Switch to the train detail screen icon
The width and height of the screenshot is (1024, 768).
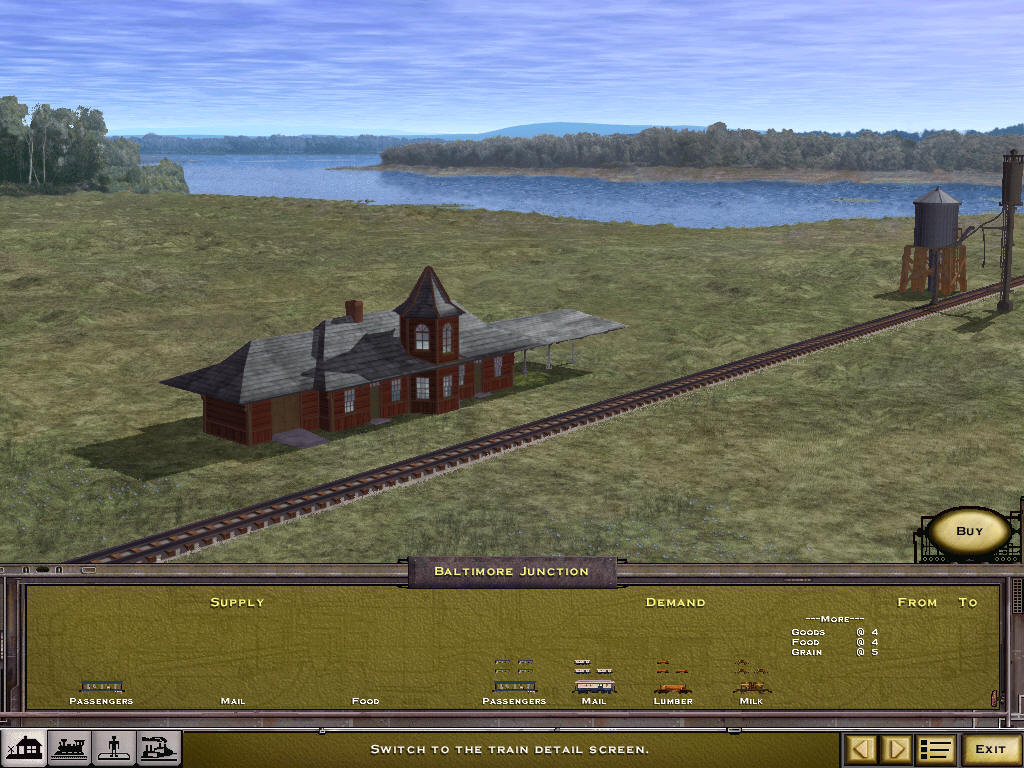(x=68, y=748)
